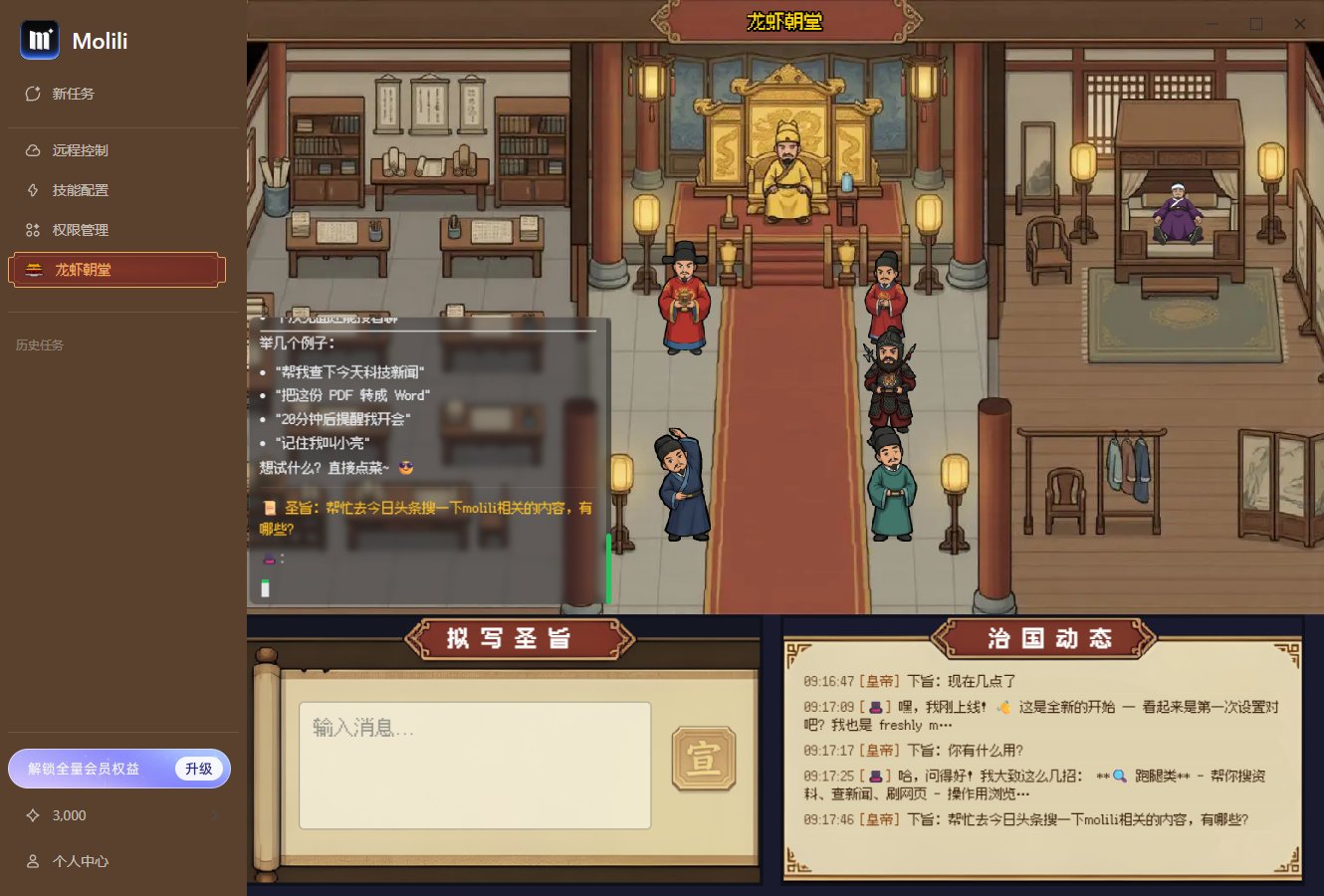Viewport: 1324px width, 896px height.
Task: Open the Molili home via the logo icon
Action: click(40, 41)
